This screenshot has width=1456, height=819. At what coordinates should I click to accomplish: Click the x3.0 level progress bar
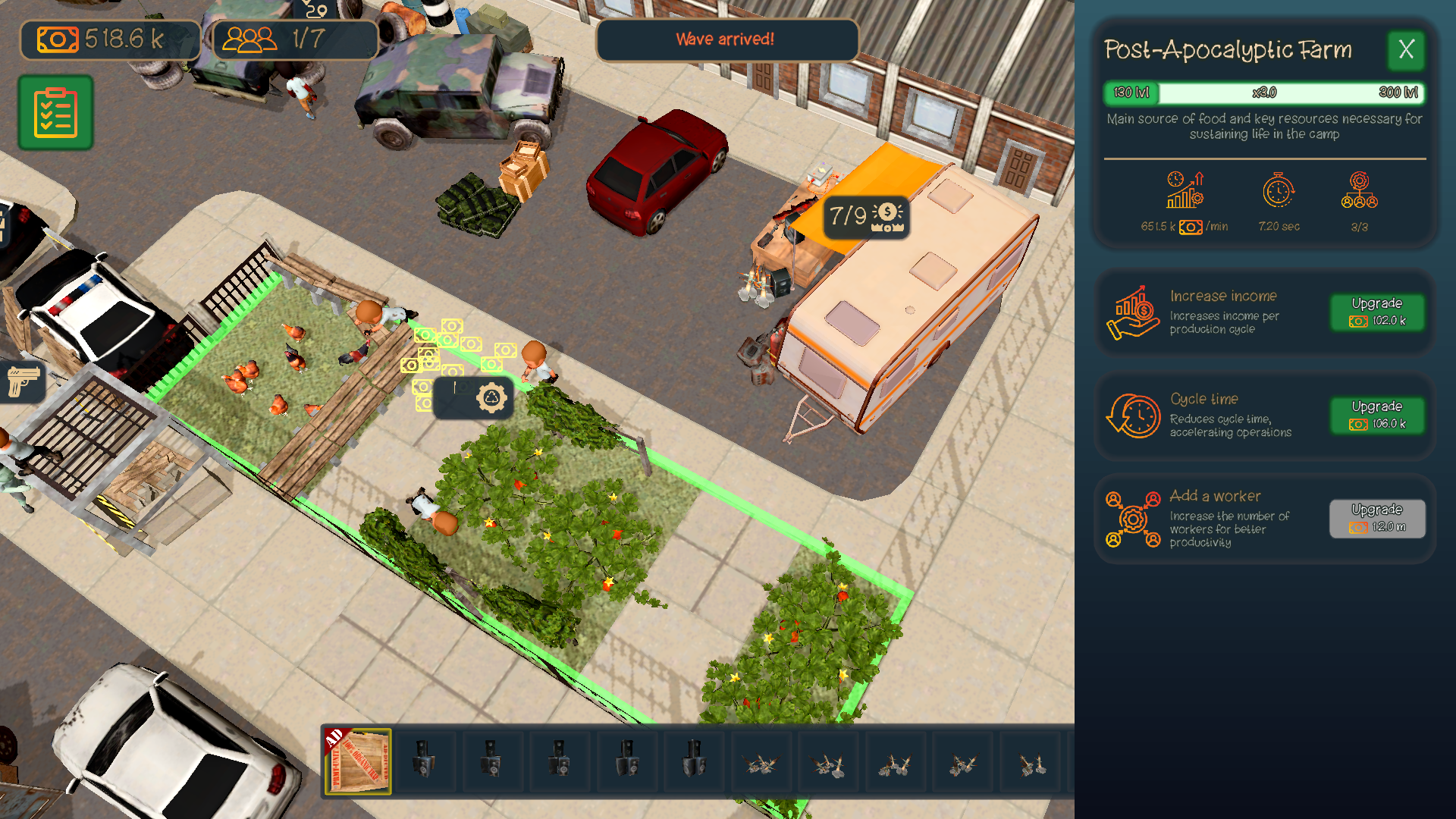pyautogui.click(x=1265, y=93)
